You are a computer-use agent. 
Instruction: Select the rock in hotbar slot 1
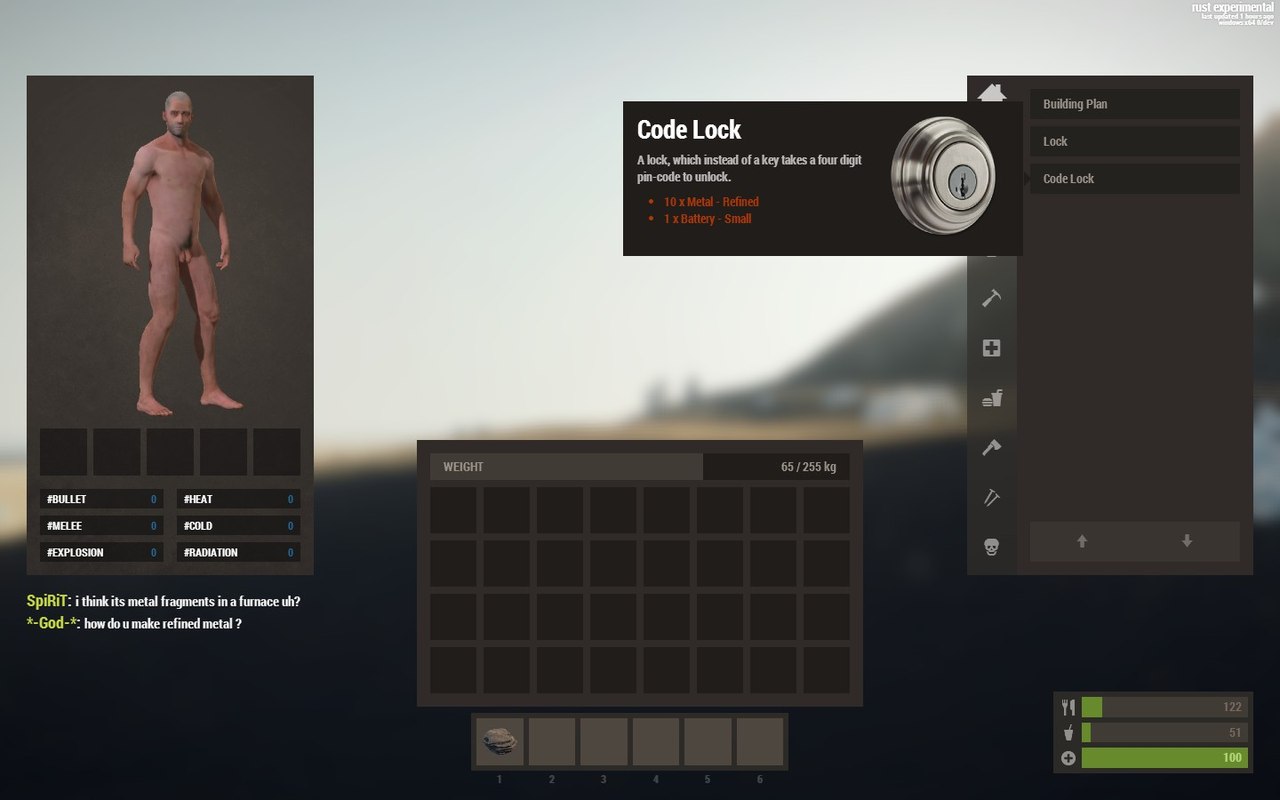pyautogui.click(x=500, y=742)
